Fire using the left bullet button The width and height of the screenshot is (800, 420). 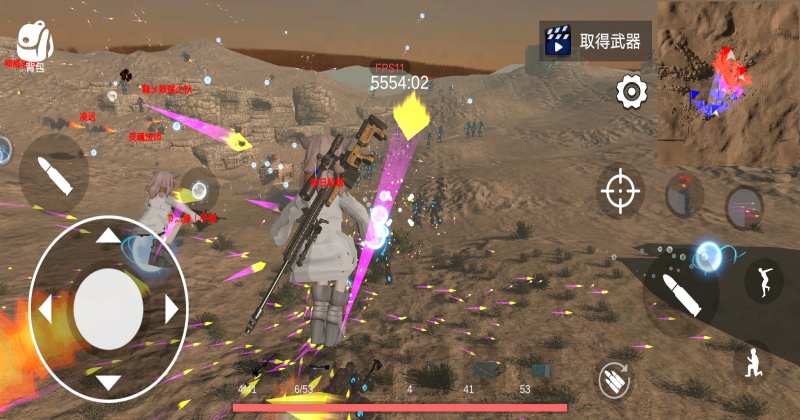tap(53, 172)
